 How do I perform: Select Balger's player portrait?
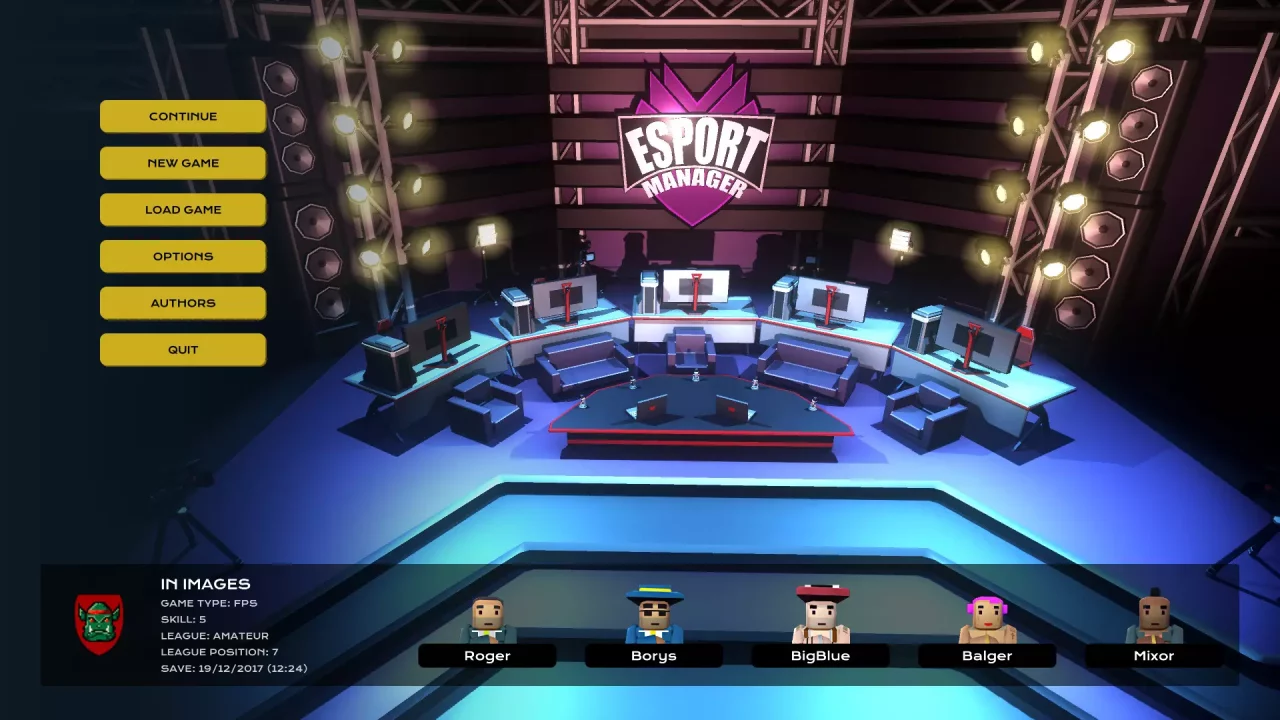[x=987, y=615]
